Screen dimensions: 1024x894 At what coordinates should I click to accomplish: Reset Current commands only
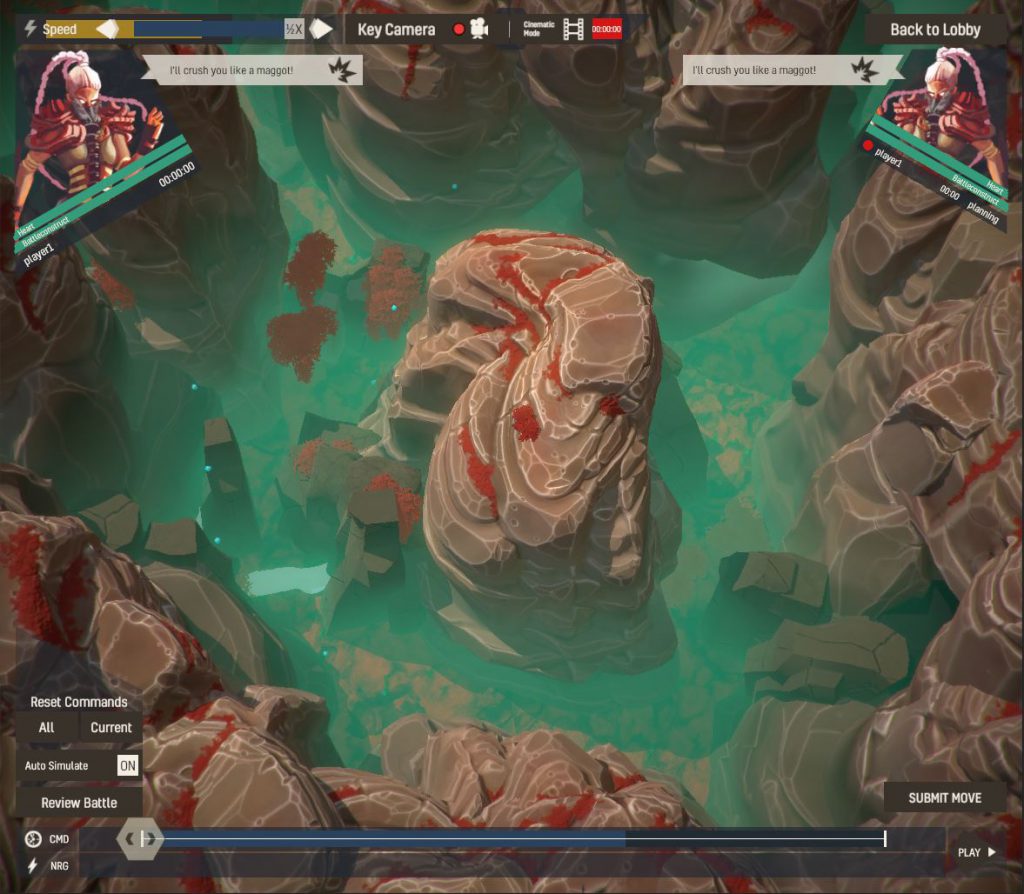click(x=111, y=727)
